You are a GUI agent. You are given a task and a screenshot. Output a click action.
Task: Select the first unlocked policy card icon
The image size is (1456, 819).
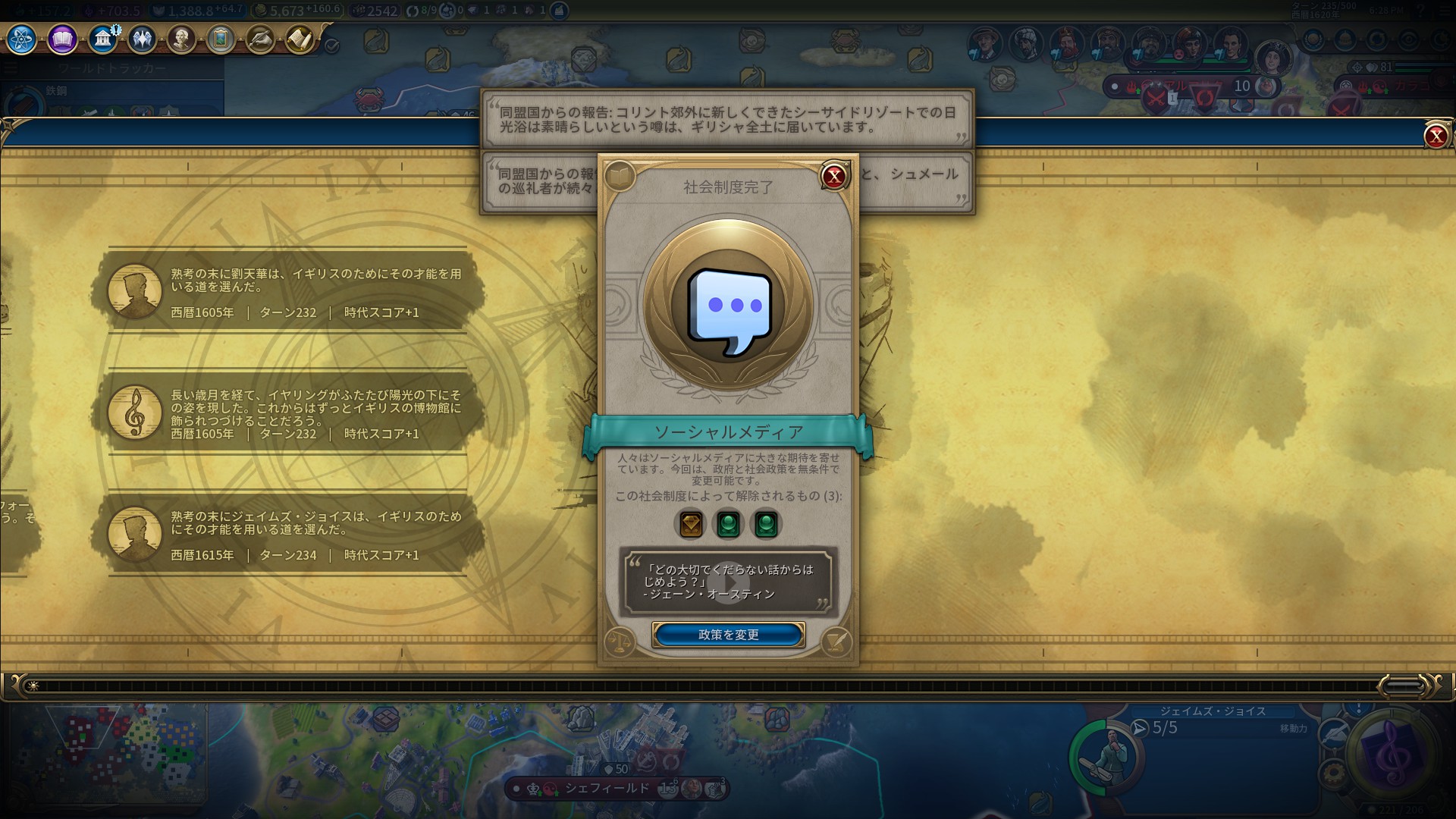690,524
